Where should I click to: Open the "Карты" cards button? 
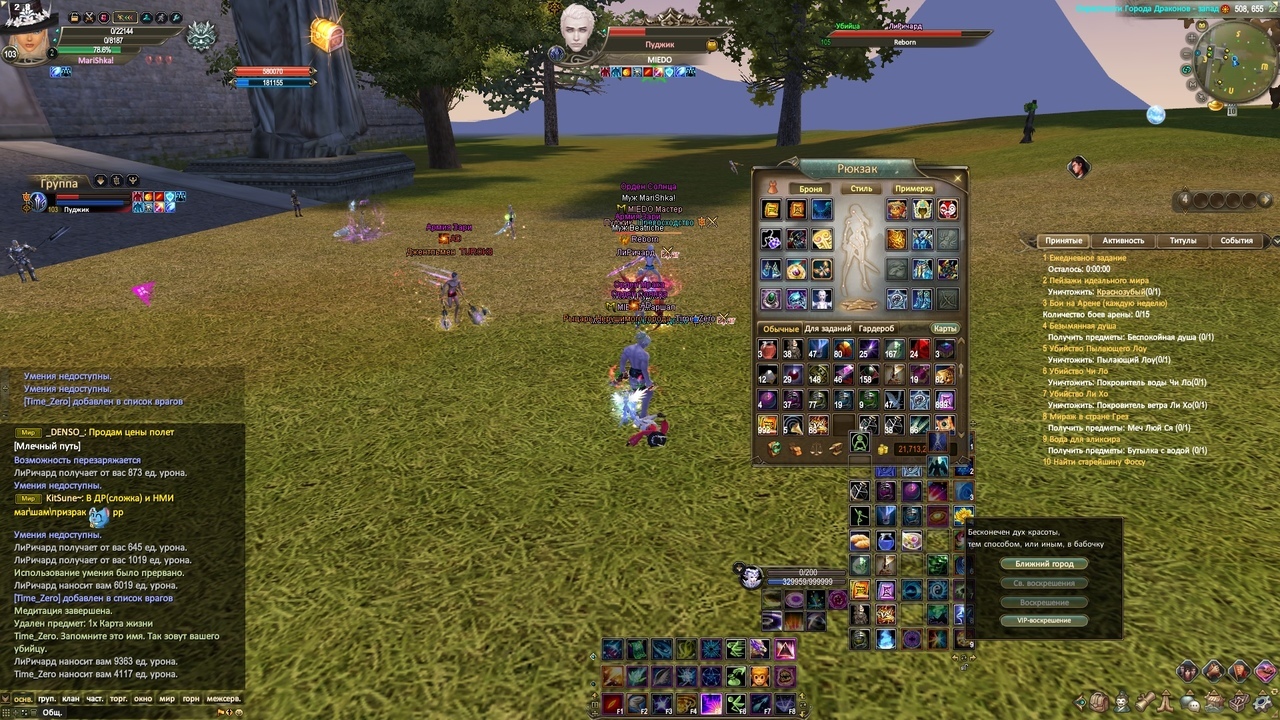click(x=945, y=329)
